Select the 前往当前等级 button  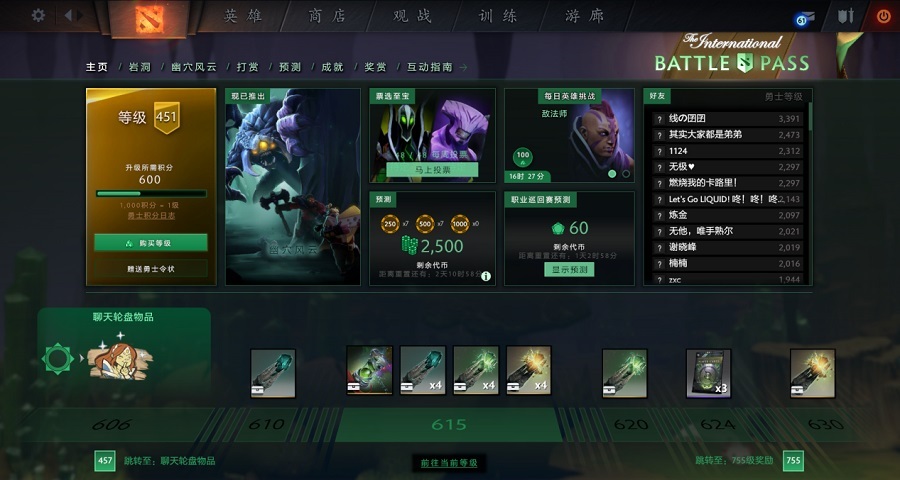coord(449,463)
